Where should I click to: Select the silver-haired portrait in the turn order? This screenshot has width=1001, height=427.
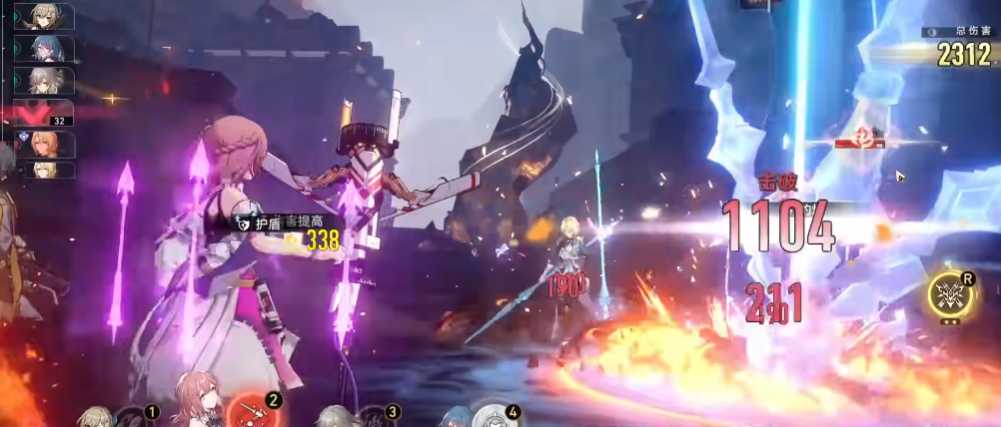(x=45, y=80)
